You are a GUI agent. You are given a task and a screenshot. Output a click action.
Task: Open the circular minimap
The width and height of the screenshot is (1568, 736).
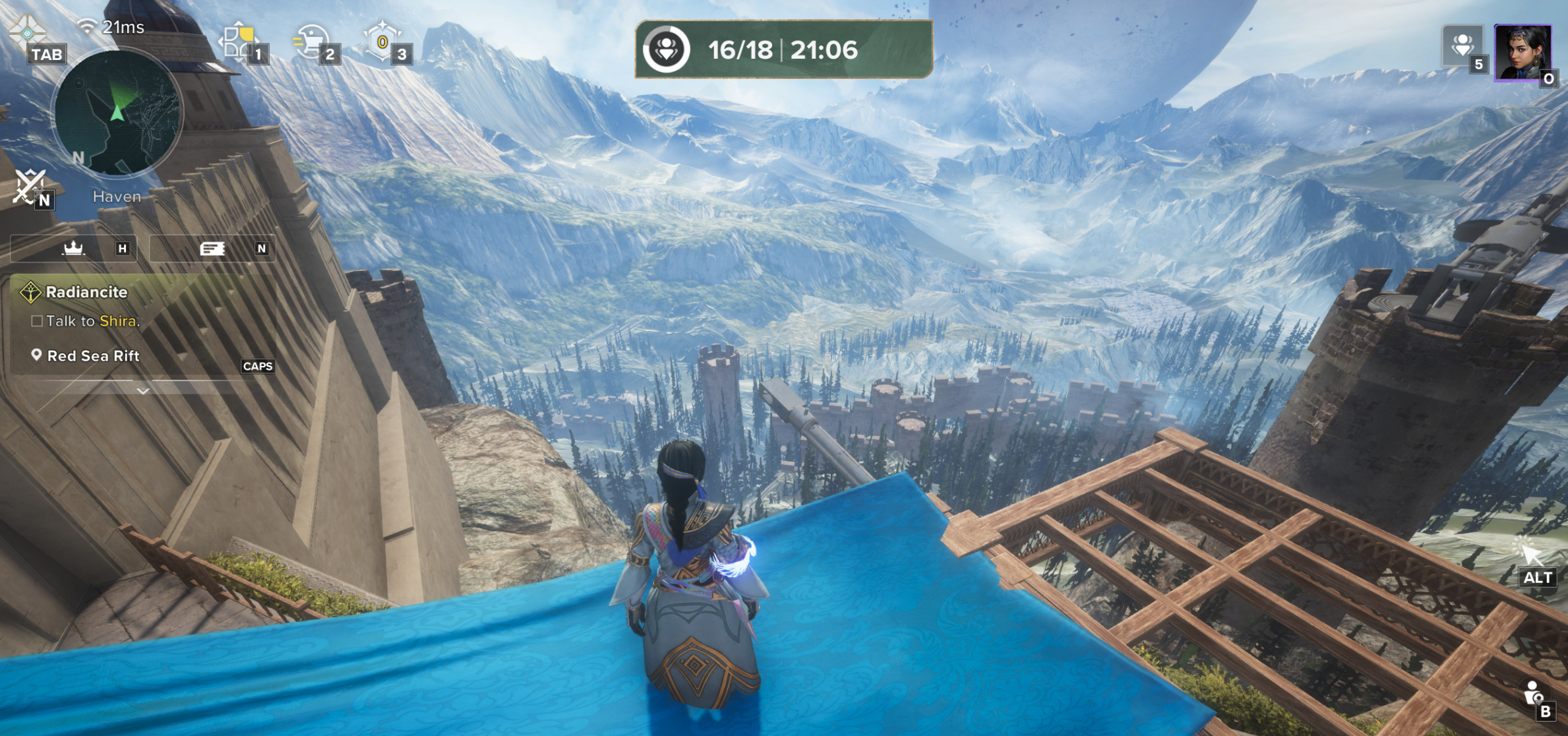[117, 112]
